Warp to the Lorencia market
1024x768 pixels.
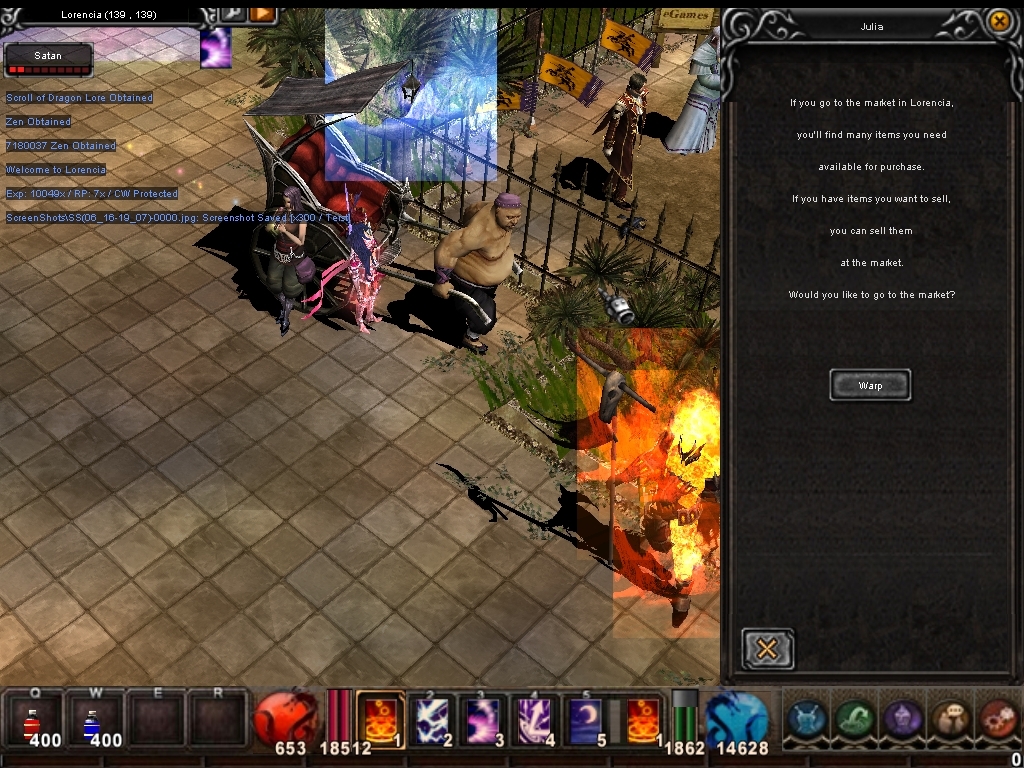tap(870, 385)
